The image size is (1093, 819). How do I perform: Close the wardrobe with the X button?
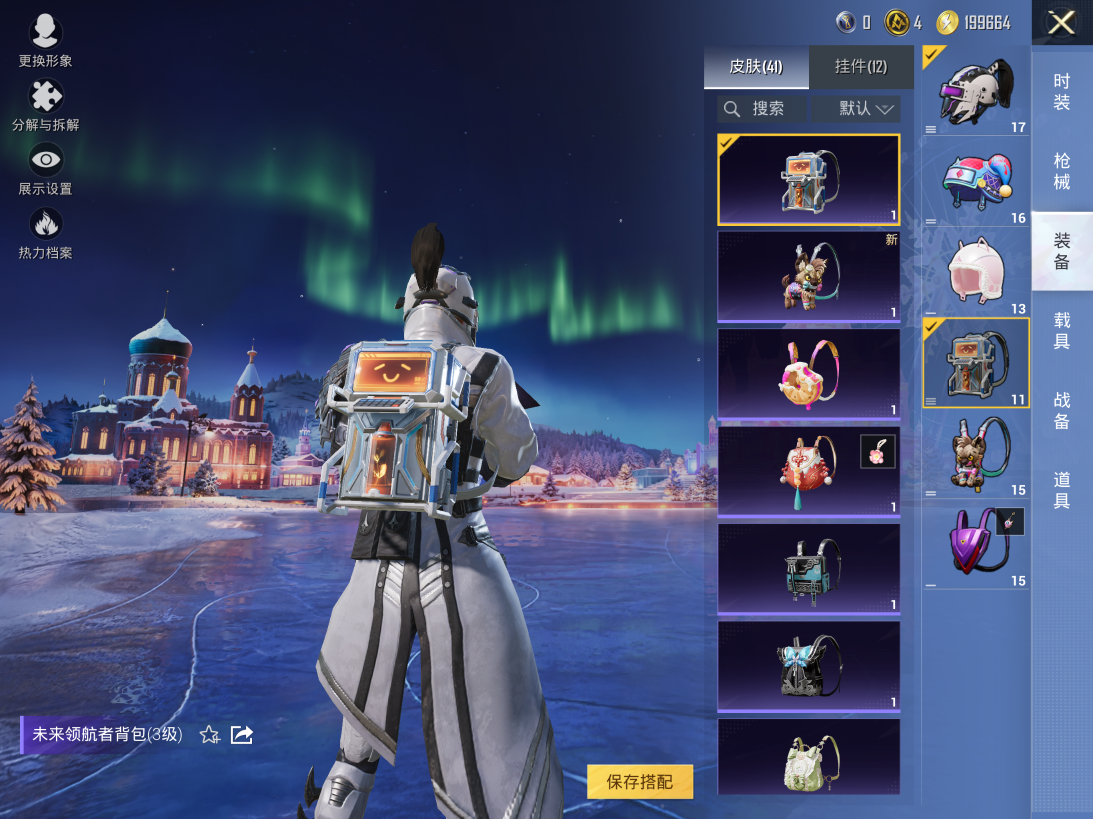pos(1061,23)
